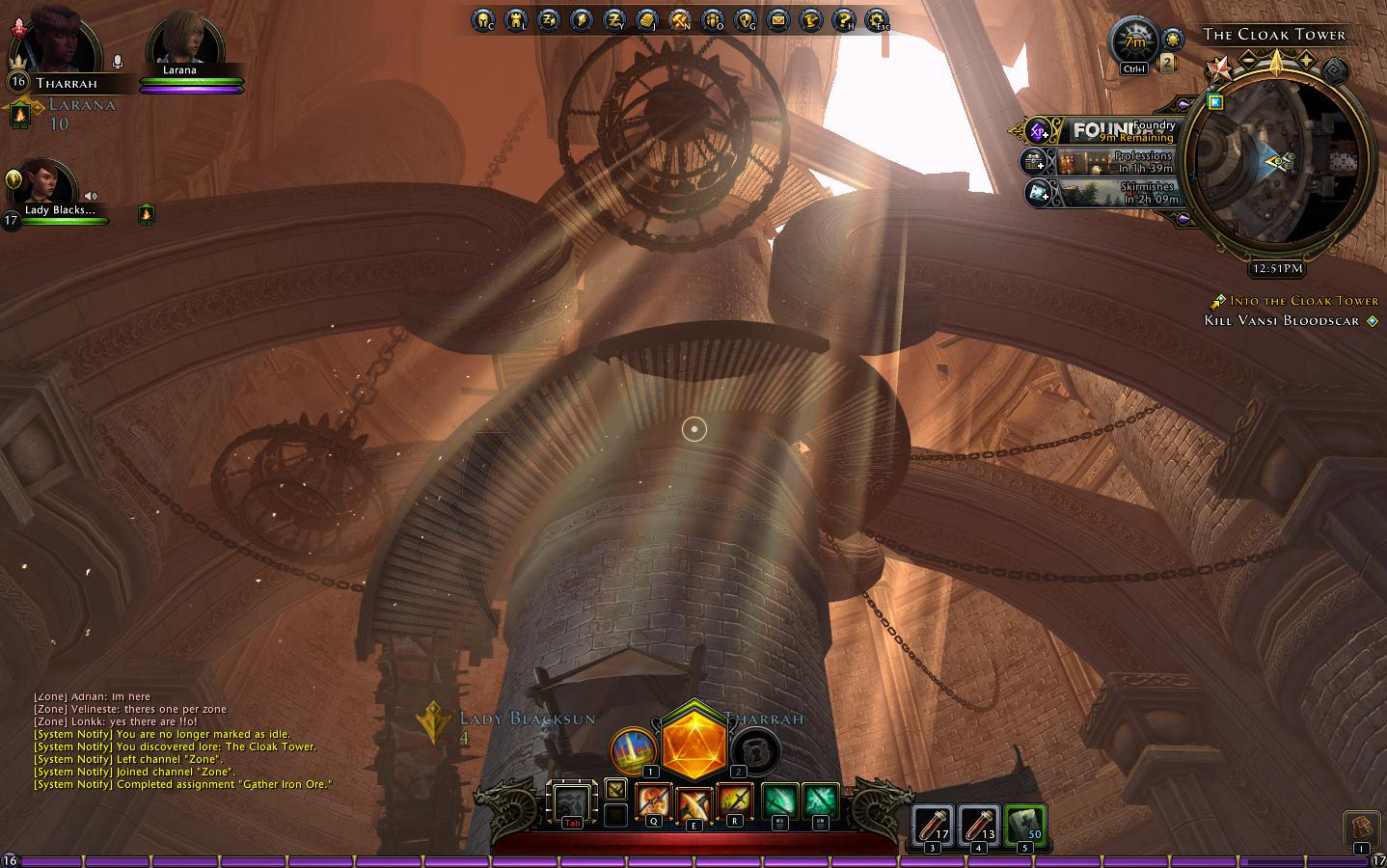Click the Cloak Tower minimap

(x=1275, y=162)
